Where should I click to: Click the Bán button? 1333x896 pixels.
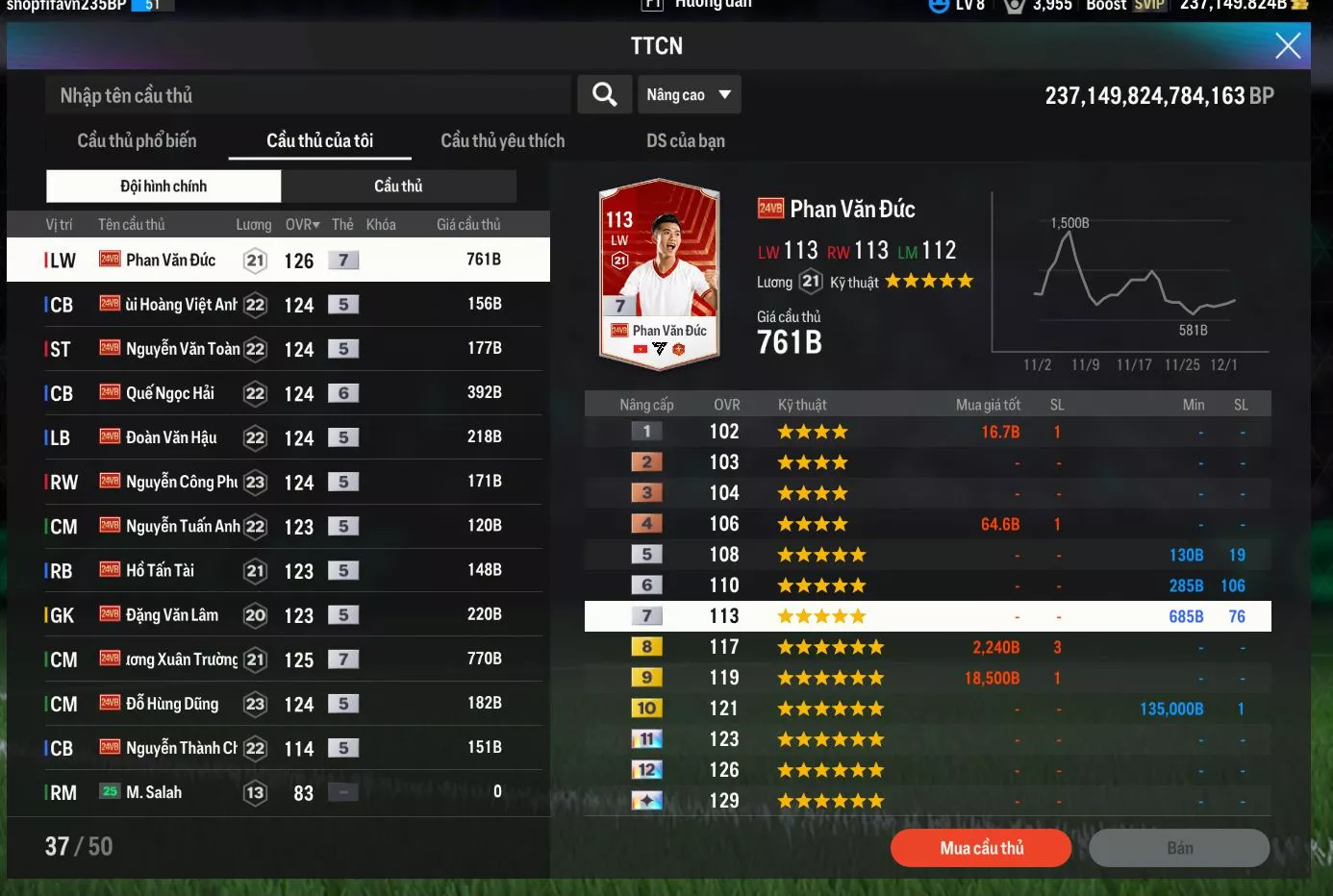pos(1179,848)
